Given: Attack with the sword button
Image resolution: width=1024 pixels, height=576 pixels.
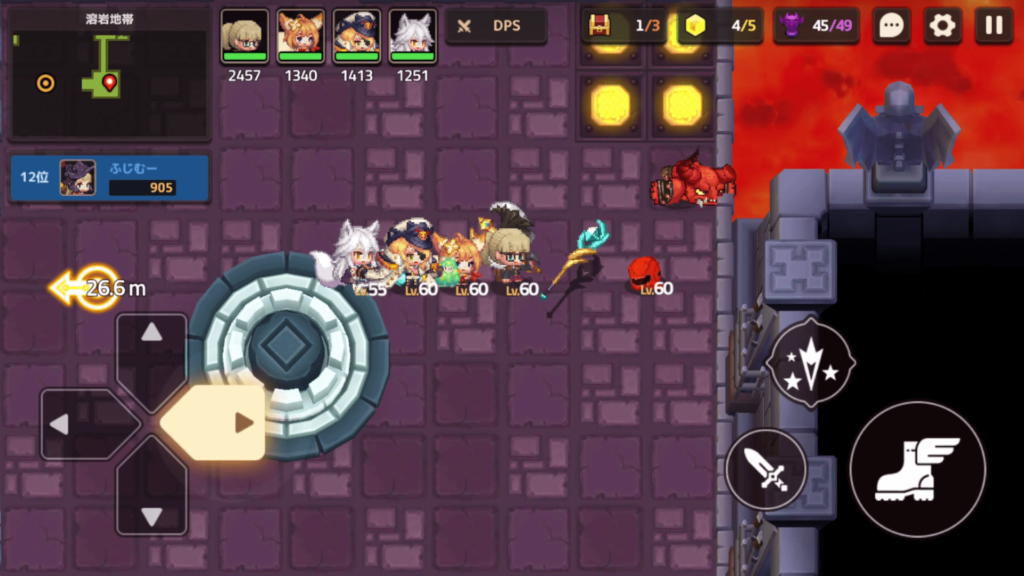Looking at the screenshot, I should pyautogui.click(x=766, y=468).
